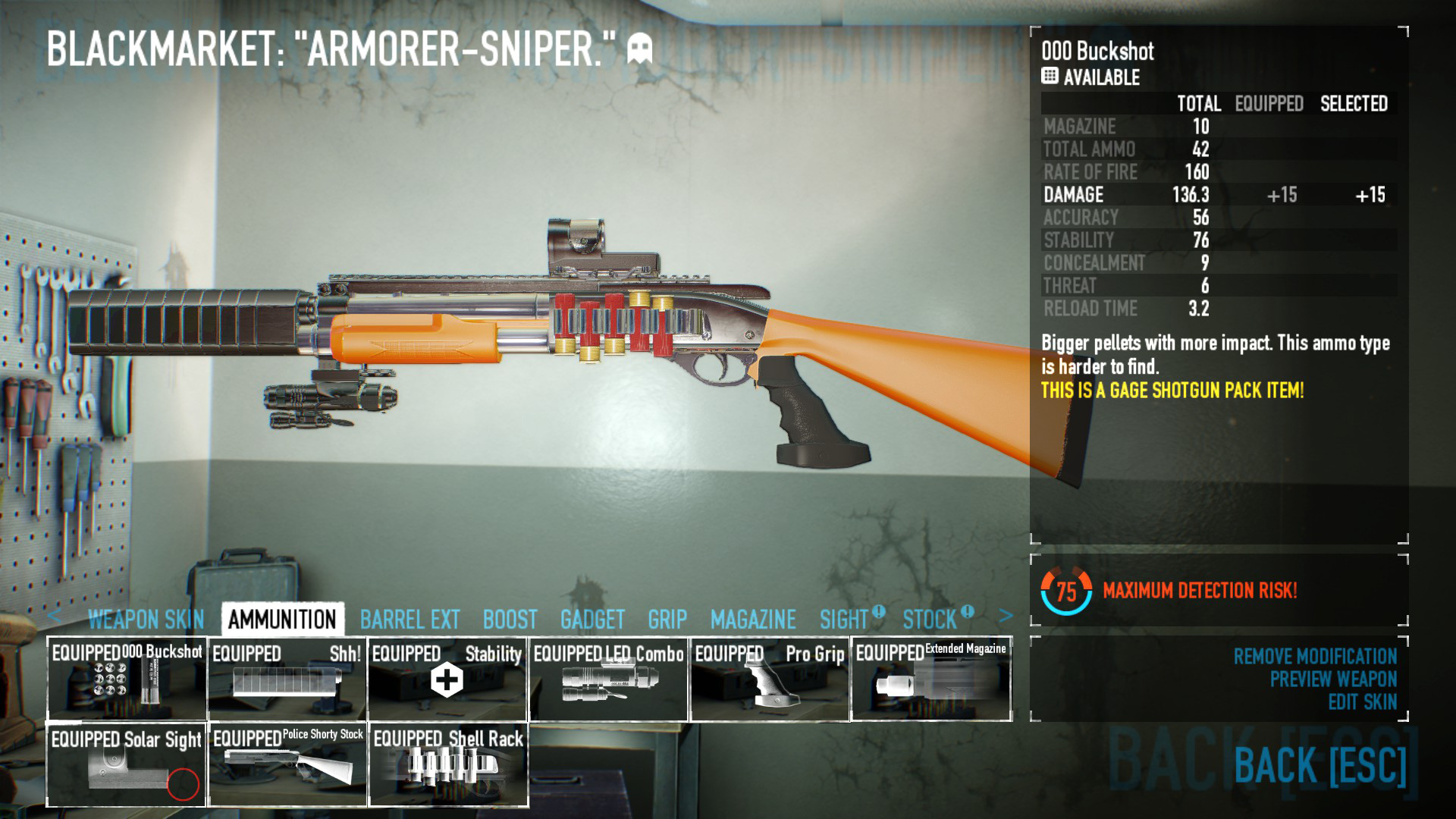Switch to the Sight tab
Viewport: 1456px width, 819px height.
pyautogui.click(x=843, y=620)
